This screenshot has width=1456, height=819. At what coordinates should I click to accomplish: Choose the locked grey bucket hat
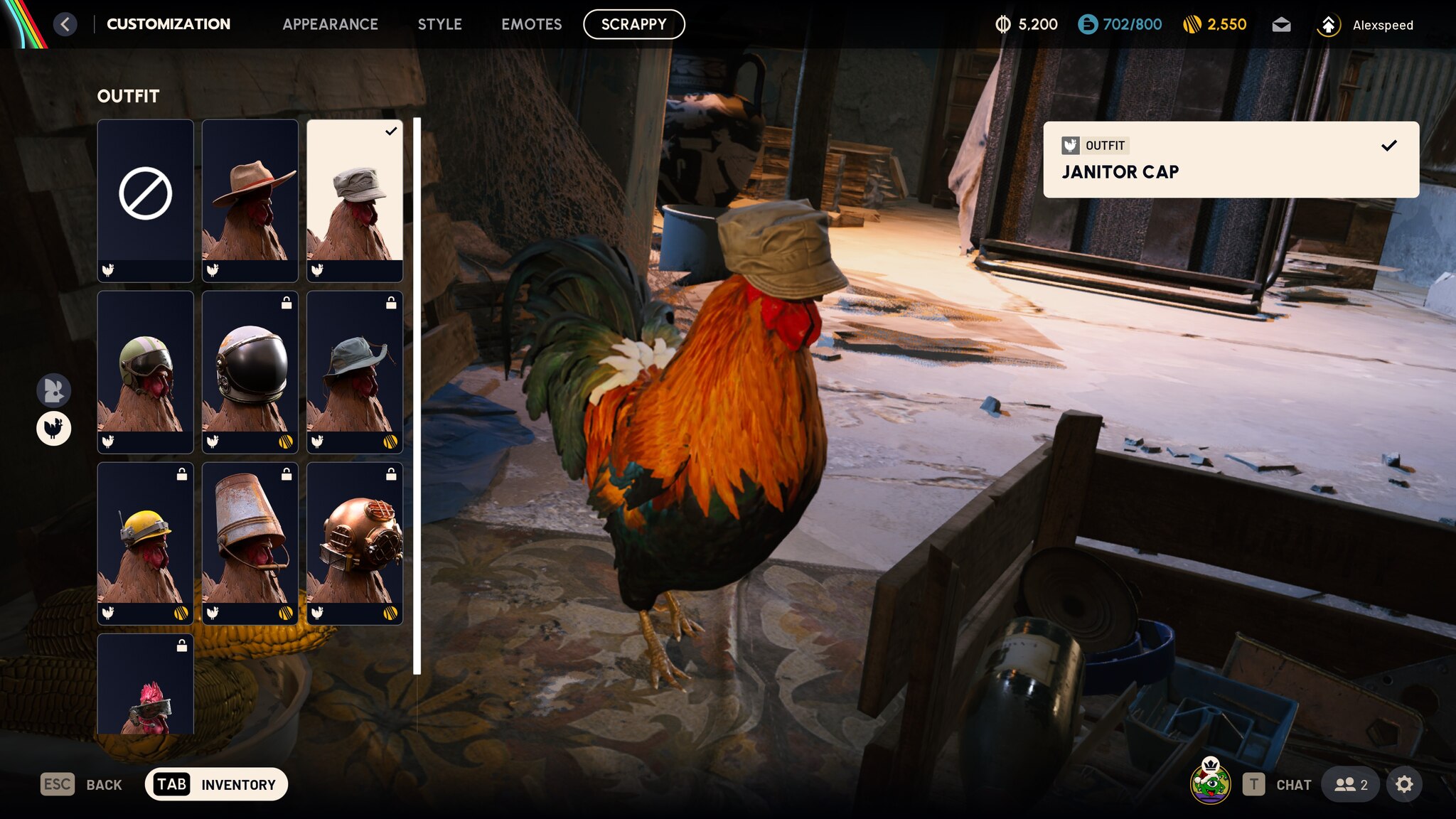click(354, 371)
